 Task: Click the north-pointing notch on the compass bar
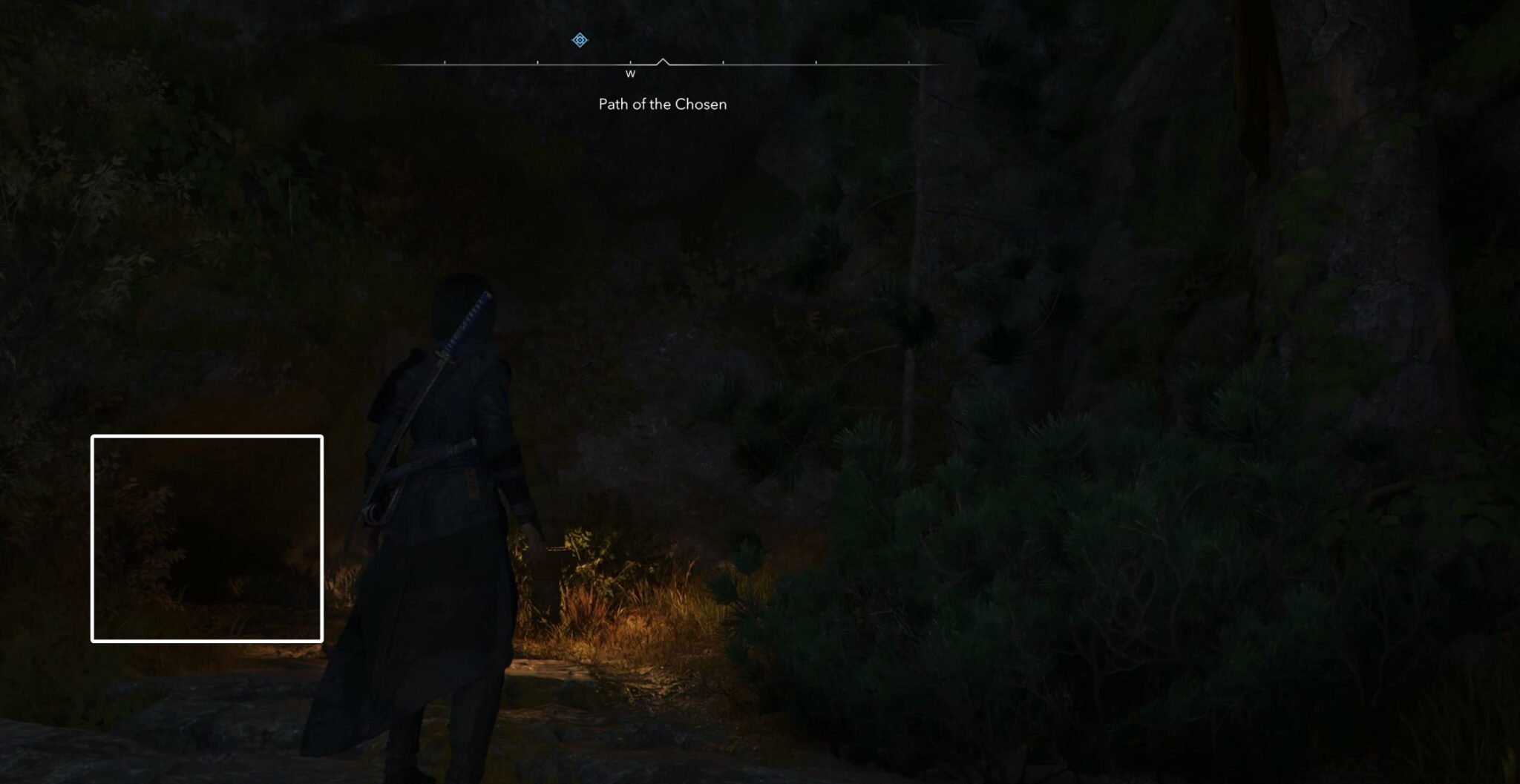[x=664, y=59]
